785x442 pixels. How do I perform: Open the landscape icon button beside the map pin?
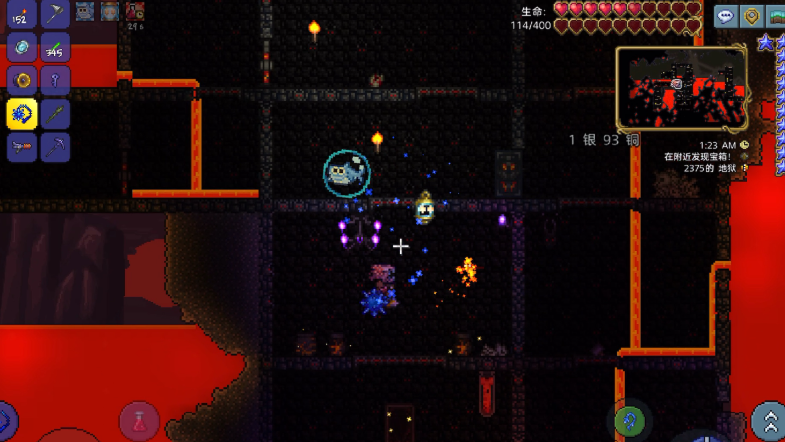click(x=776, y=15)
